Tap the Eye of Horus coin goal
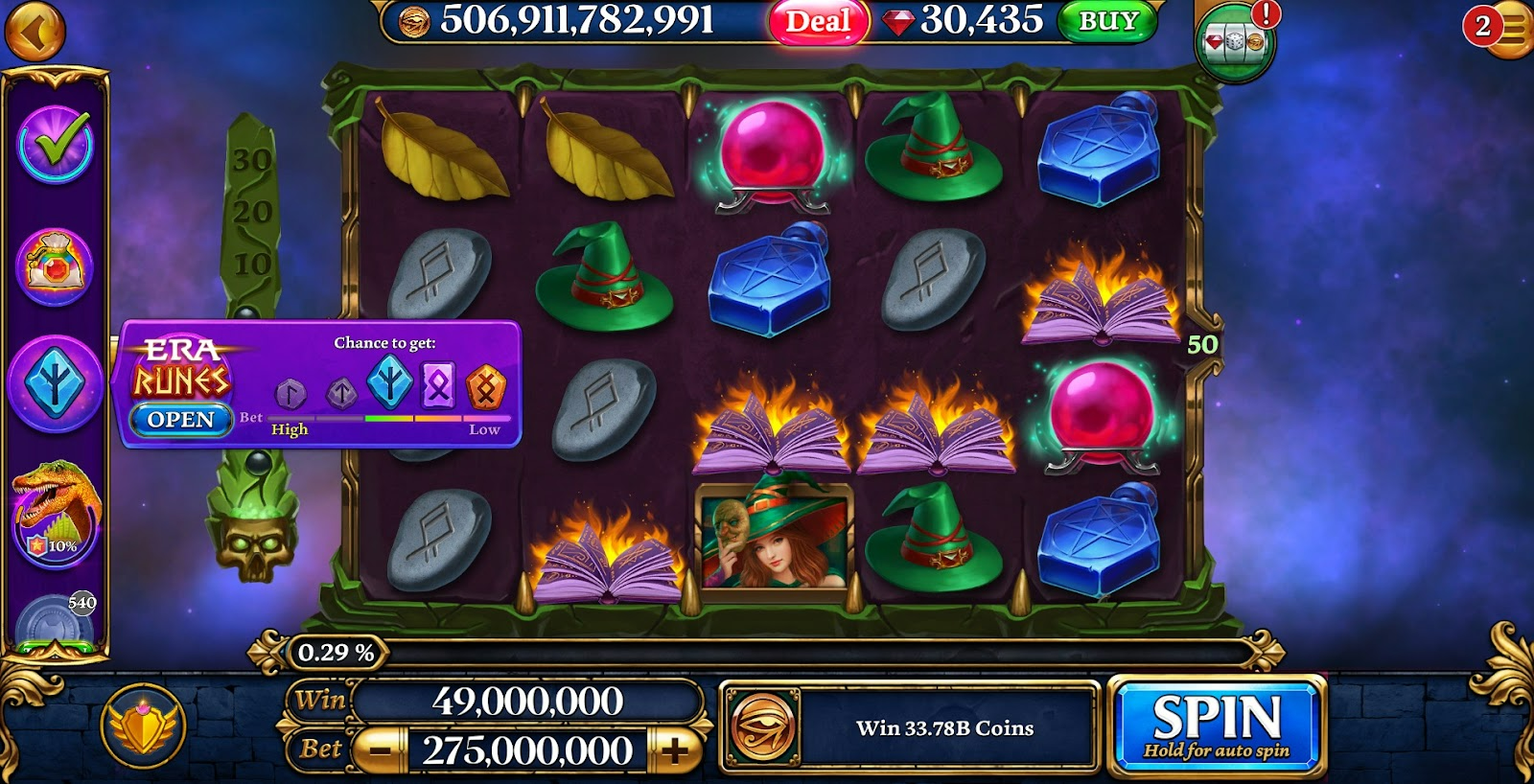1534x784 pixels. [x=763, y=727]
